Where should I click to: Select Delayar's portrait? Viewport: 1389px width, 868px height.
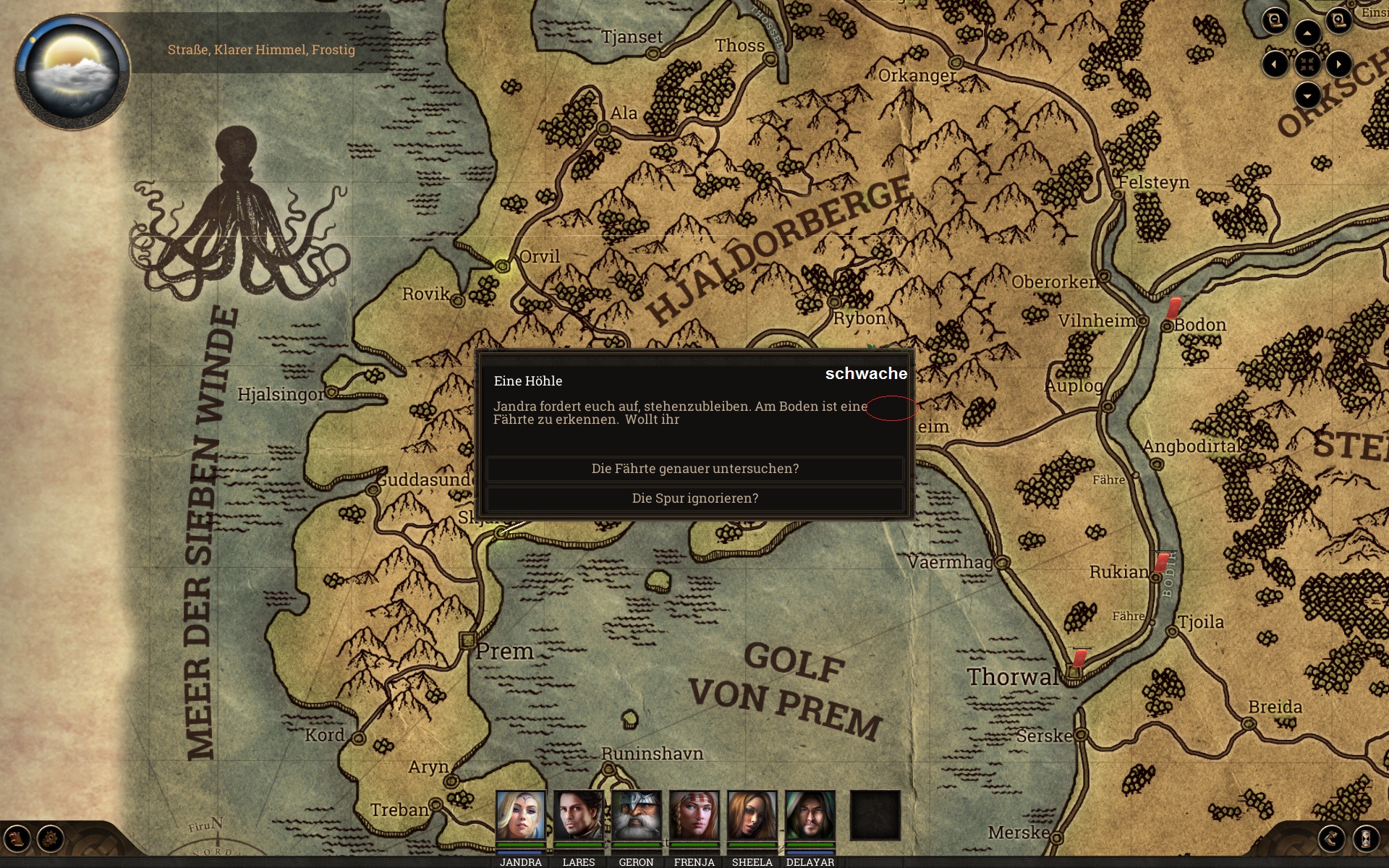810,815
